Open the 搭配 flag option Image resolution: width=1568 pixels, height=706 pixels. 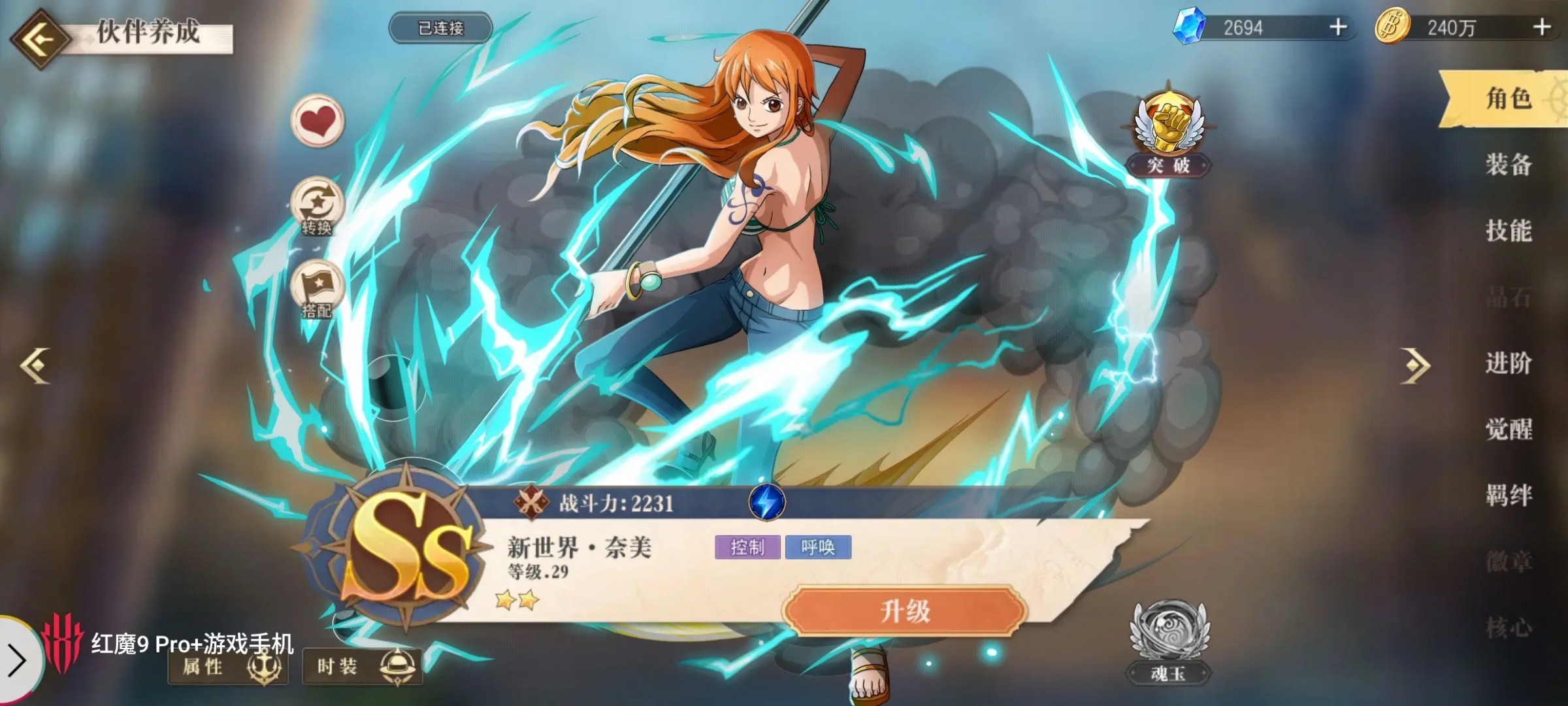click(318, 289)
